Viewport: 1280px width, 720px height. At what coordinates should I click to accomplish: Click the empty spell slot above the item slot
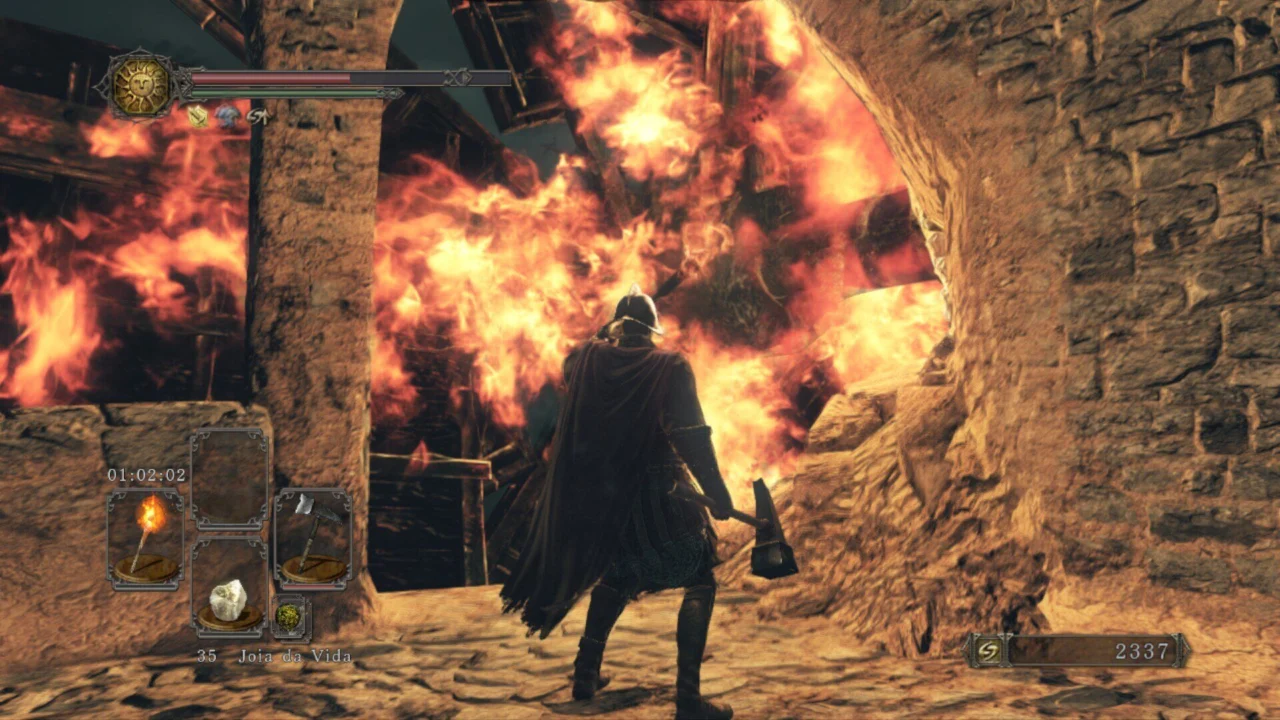(230, 478)
